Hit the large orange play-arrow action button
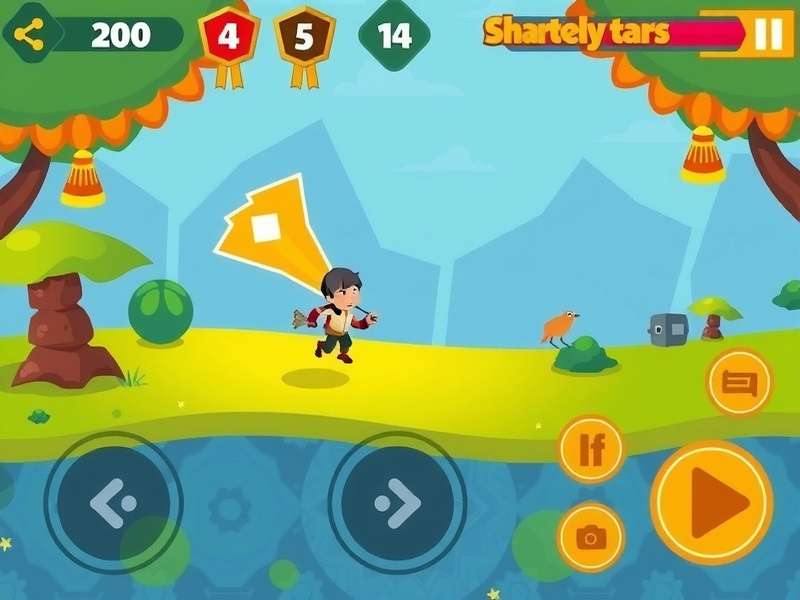This screenshot has height=600, width=800. point(712,502)
